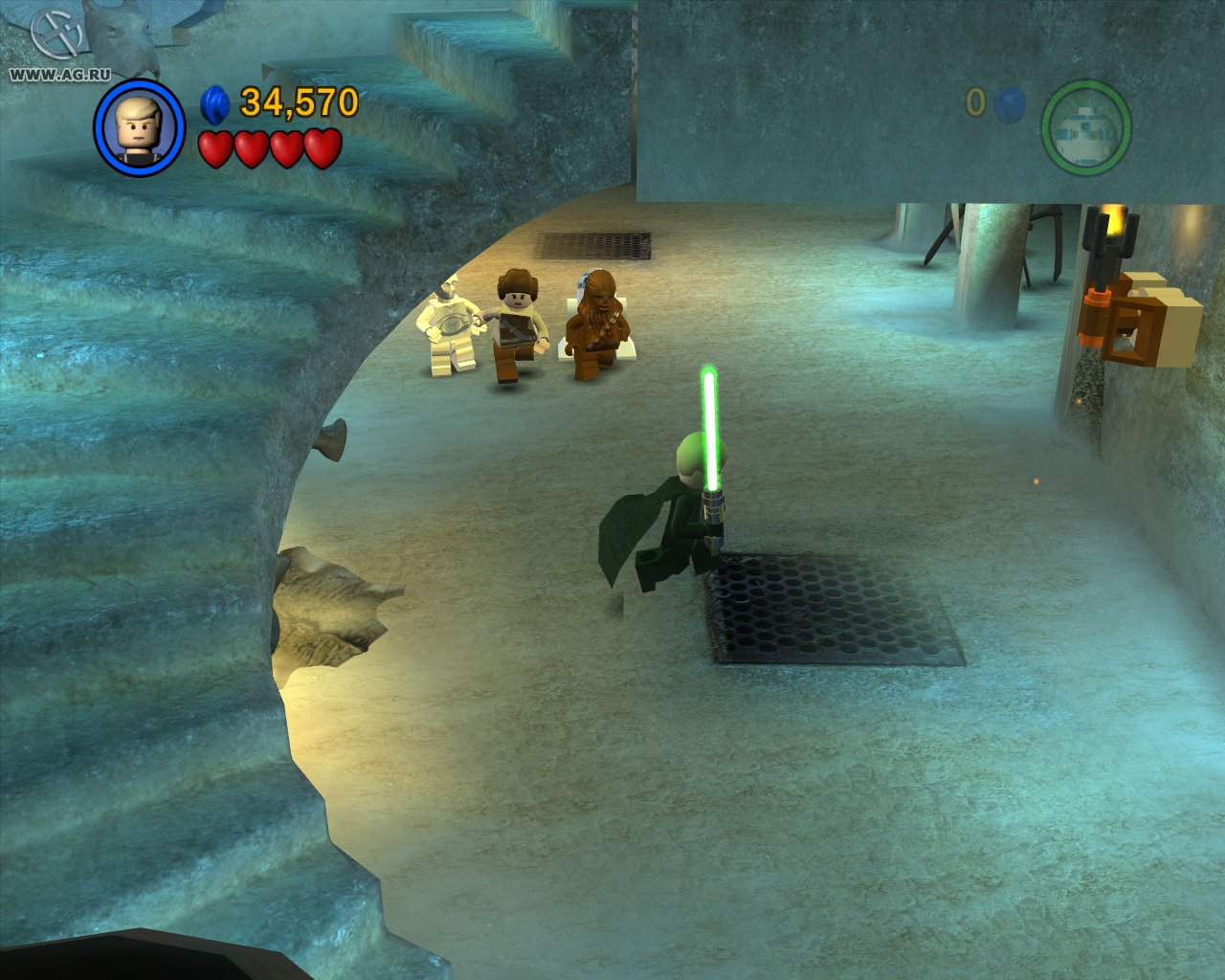Image resolution: width=1225 pixels, height=980 pixels.
Task: Click Luke holding the green lightsaber
Action: point(689,507)
